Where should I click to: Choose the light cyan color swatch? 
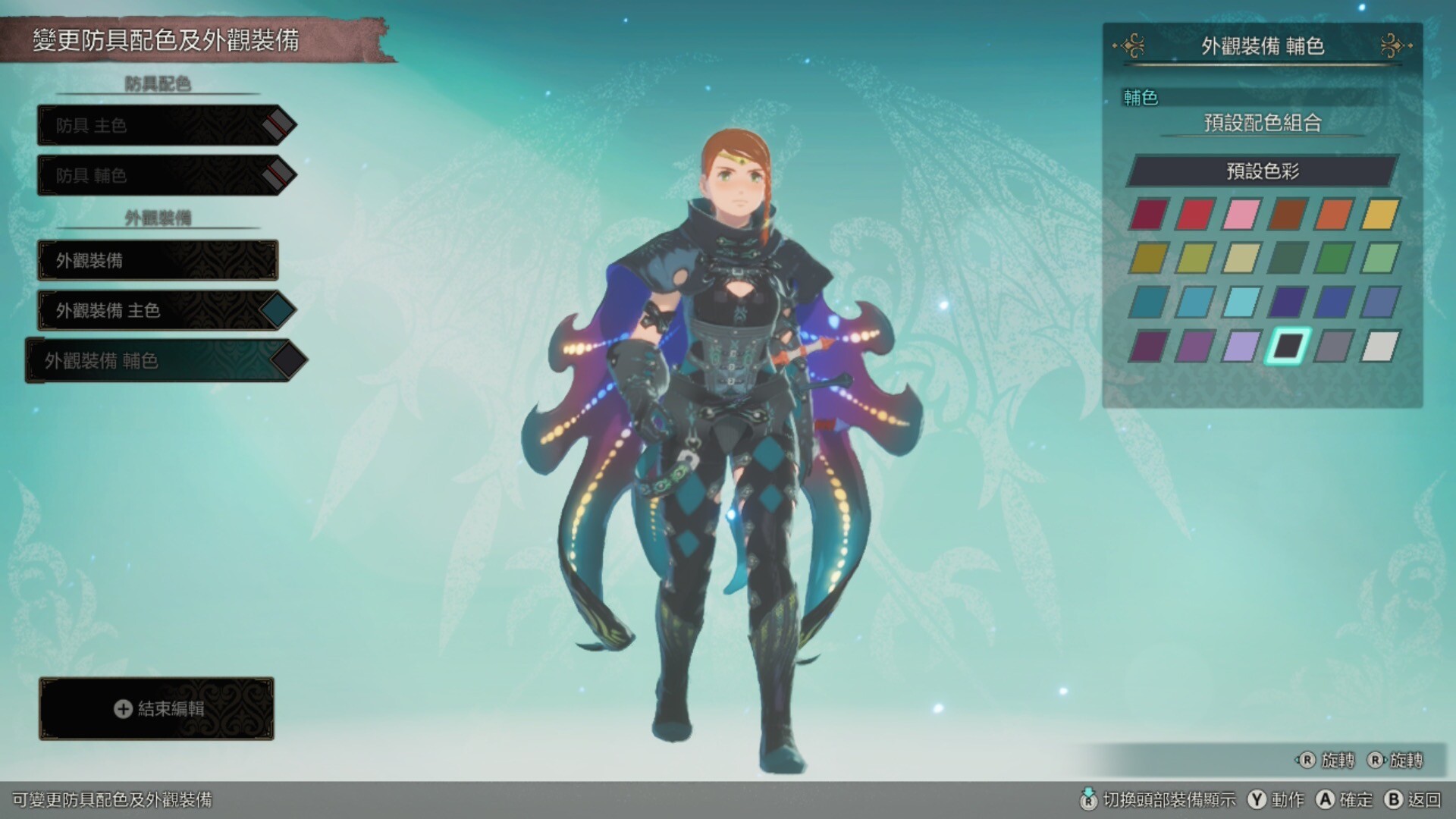1241,303
